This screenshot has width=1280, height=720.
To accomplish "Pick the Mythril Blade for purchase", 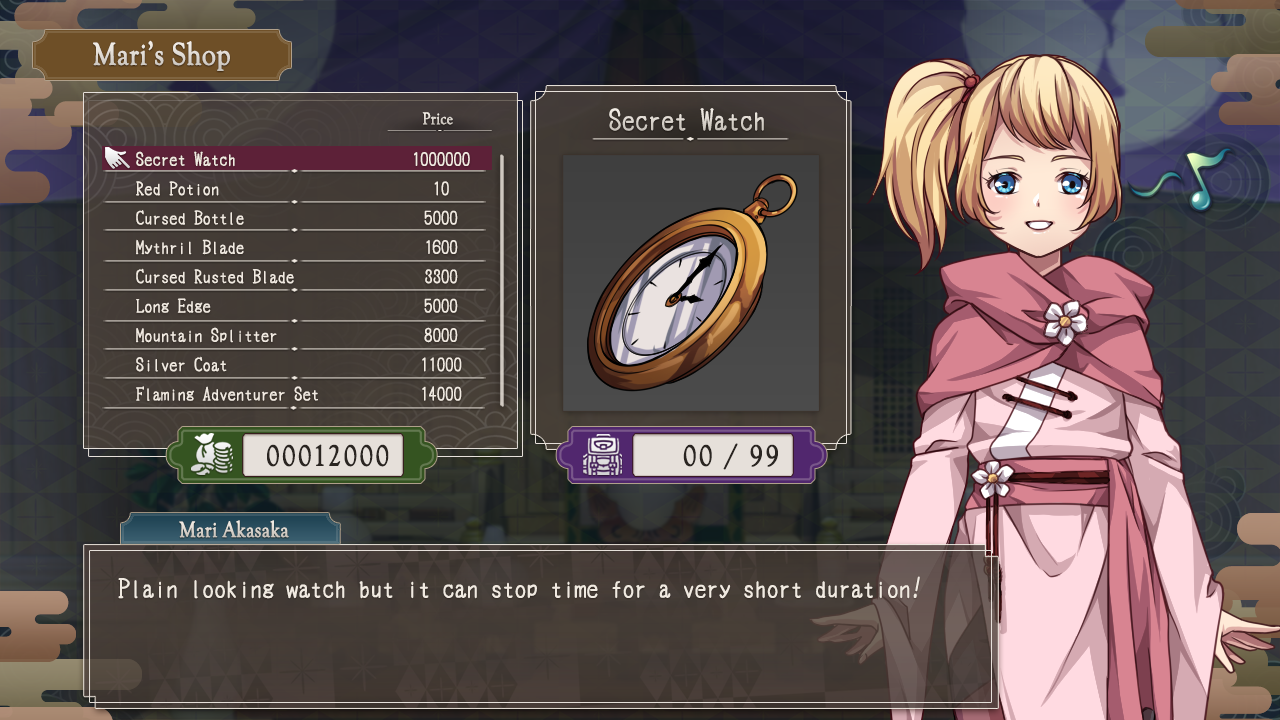I will [298, 248].
